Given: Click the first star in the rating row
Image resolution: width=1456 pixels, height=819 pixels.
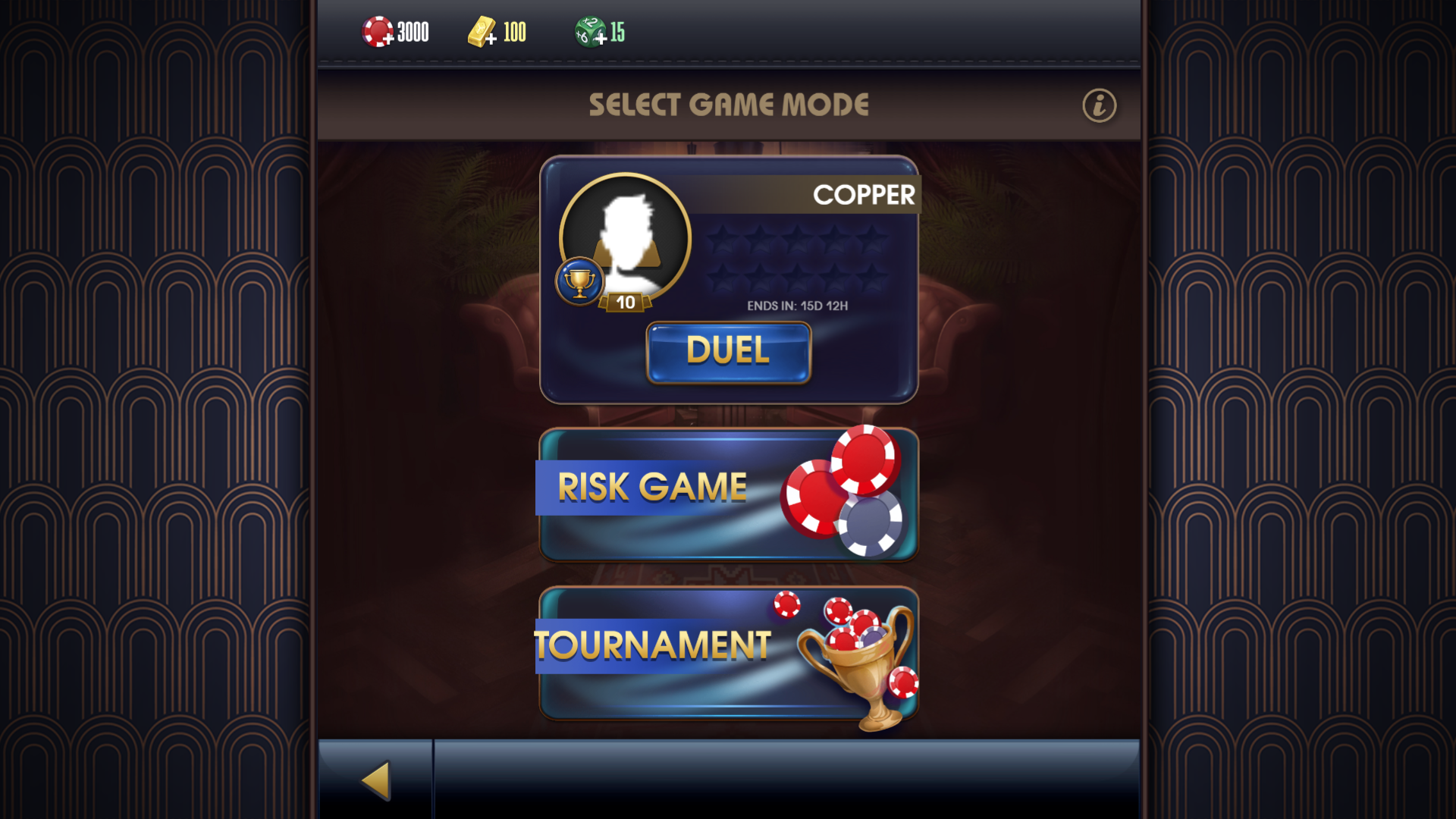Looking at the screenshot, I should (x=723, y=240).
